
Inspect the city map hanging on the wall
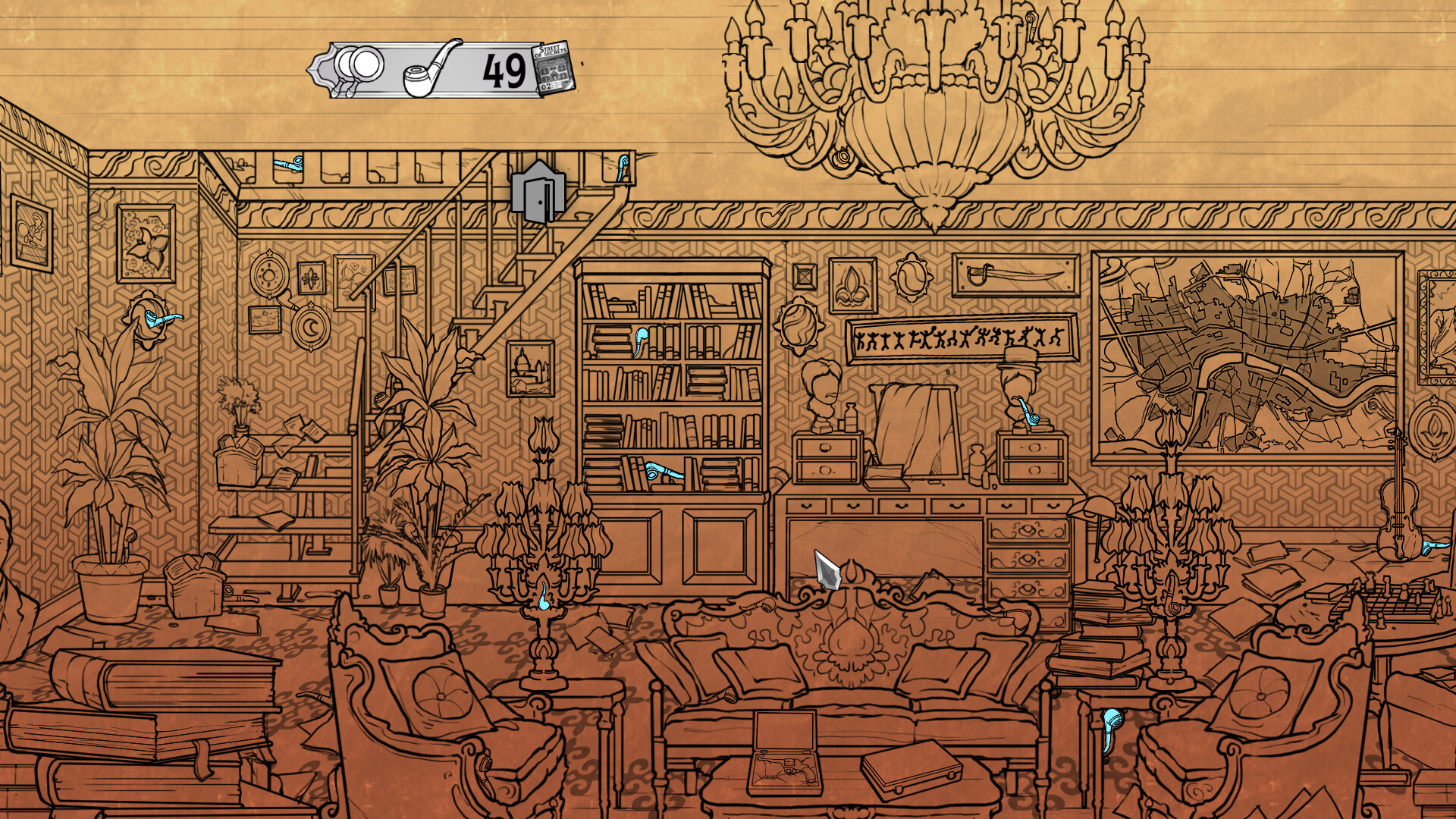[x=1251, y=356]
